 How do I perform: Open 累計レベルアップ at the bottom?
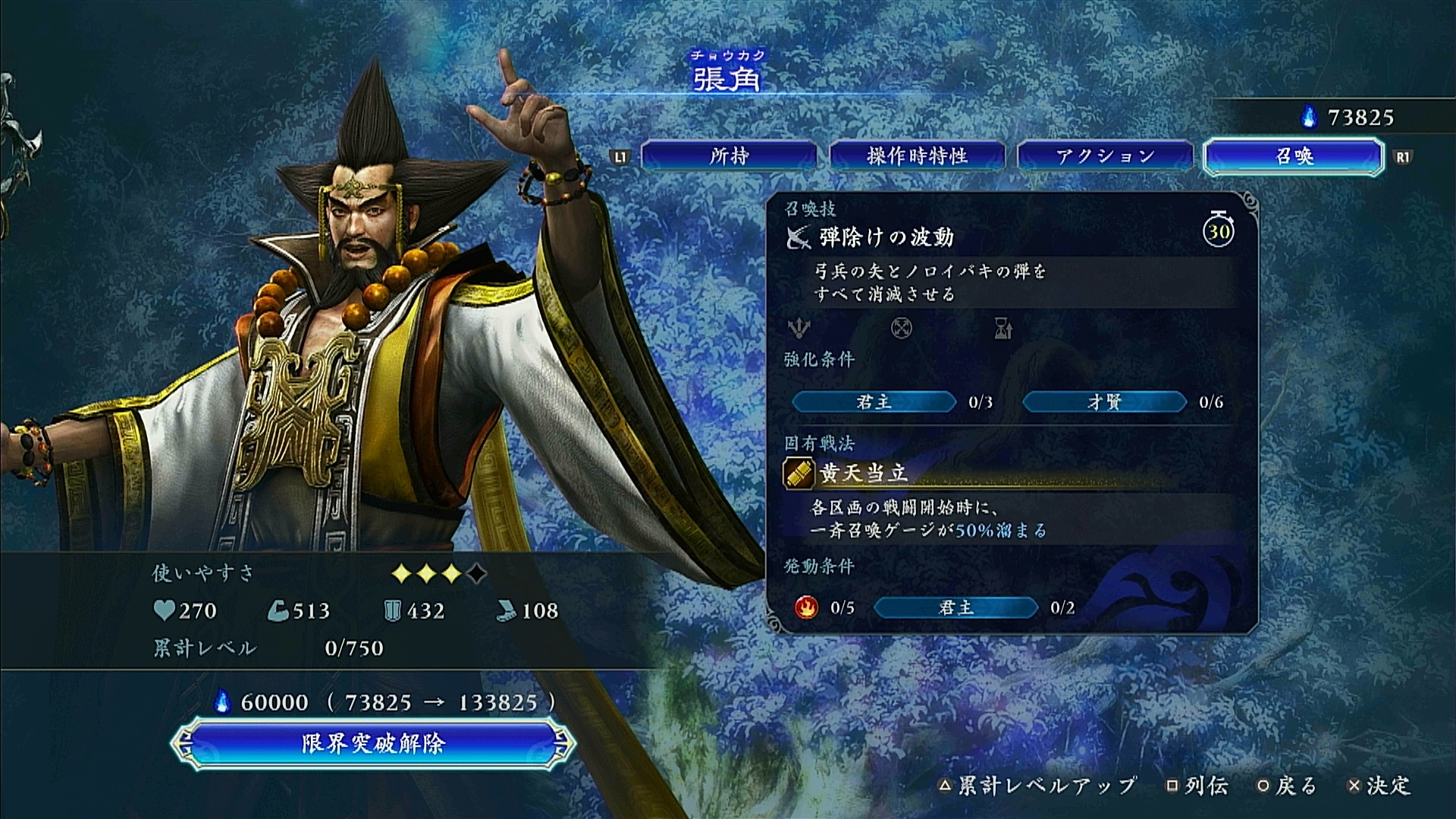pos(1038,786)
